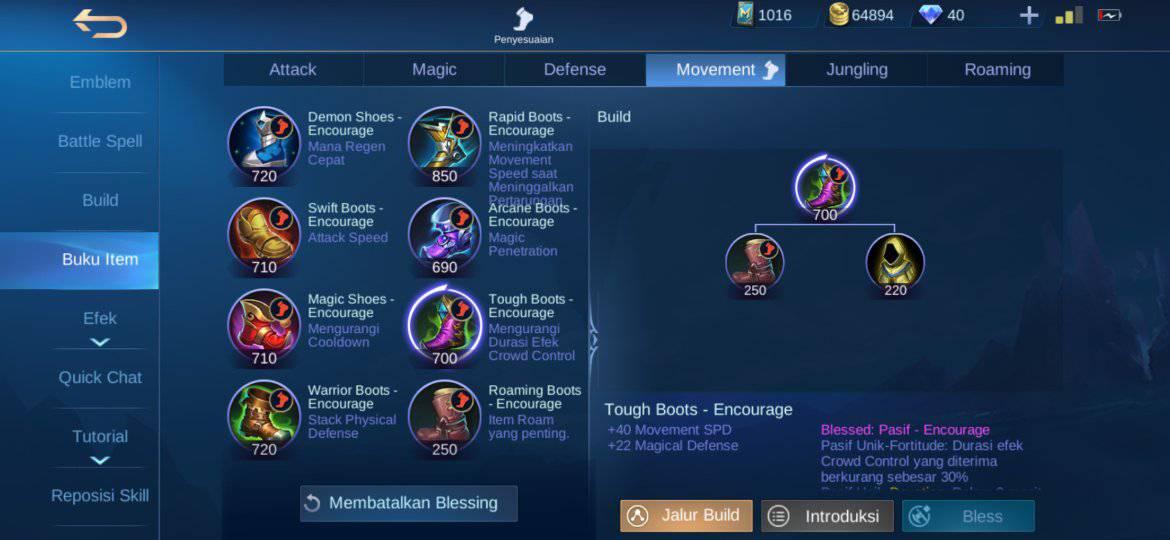
Task: Open the Emblem menu
Action: pos(100,82)
